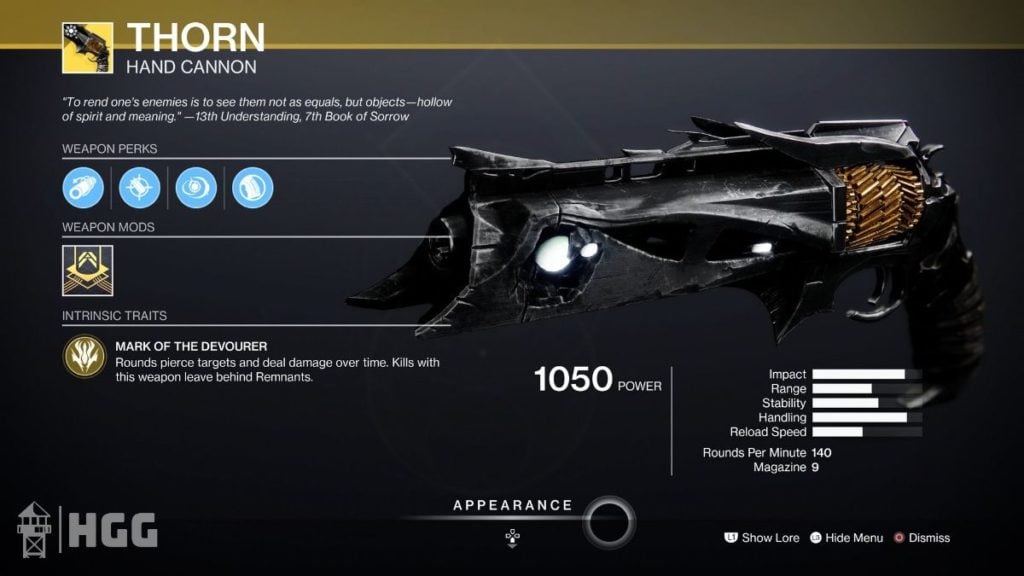
Task: Open the gold weapon mod slot
Action: pos(87,271)
